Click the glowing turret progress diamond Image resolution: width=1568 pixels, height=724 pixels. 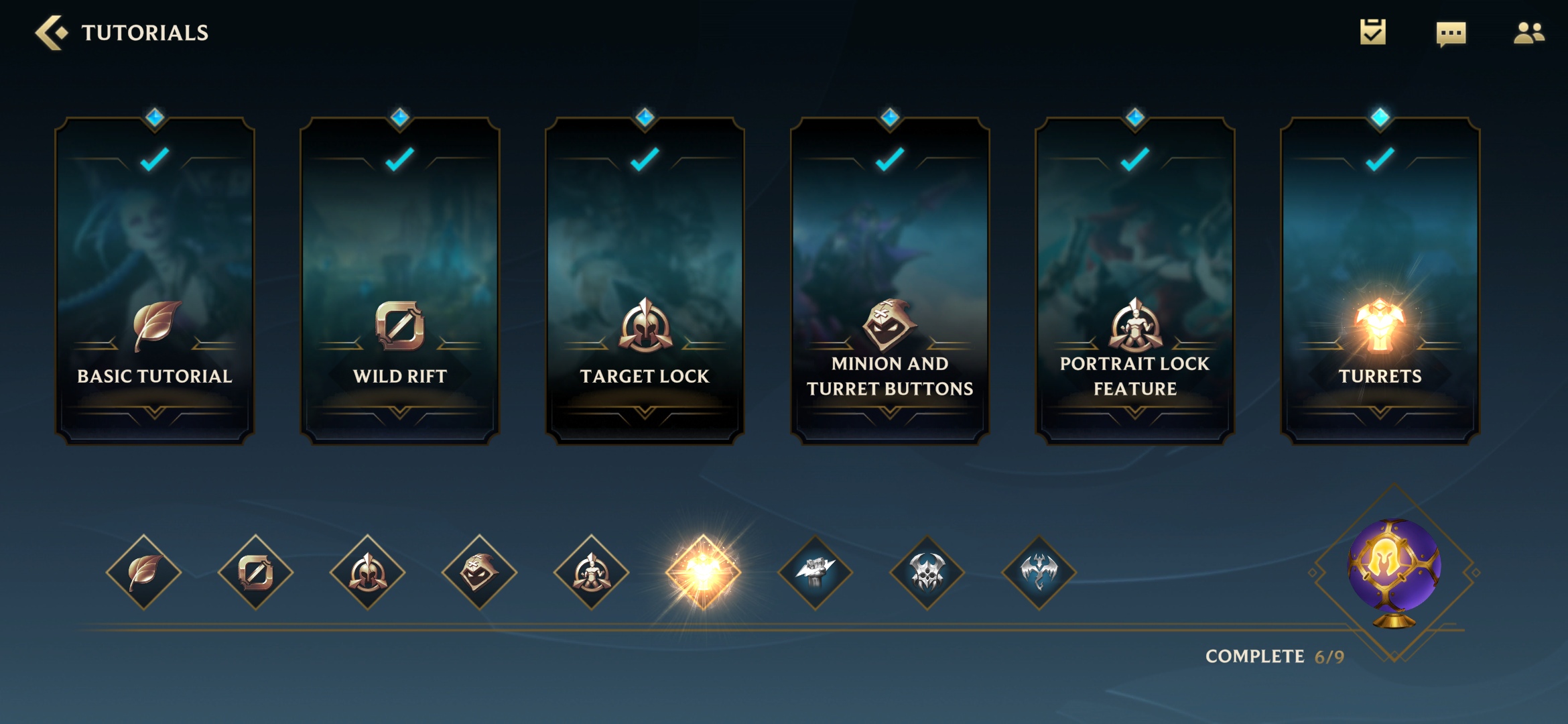704,572
